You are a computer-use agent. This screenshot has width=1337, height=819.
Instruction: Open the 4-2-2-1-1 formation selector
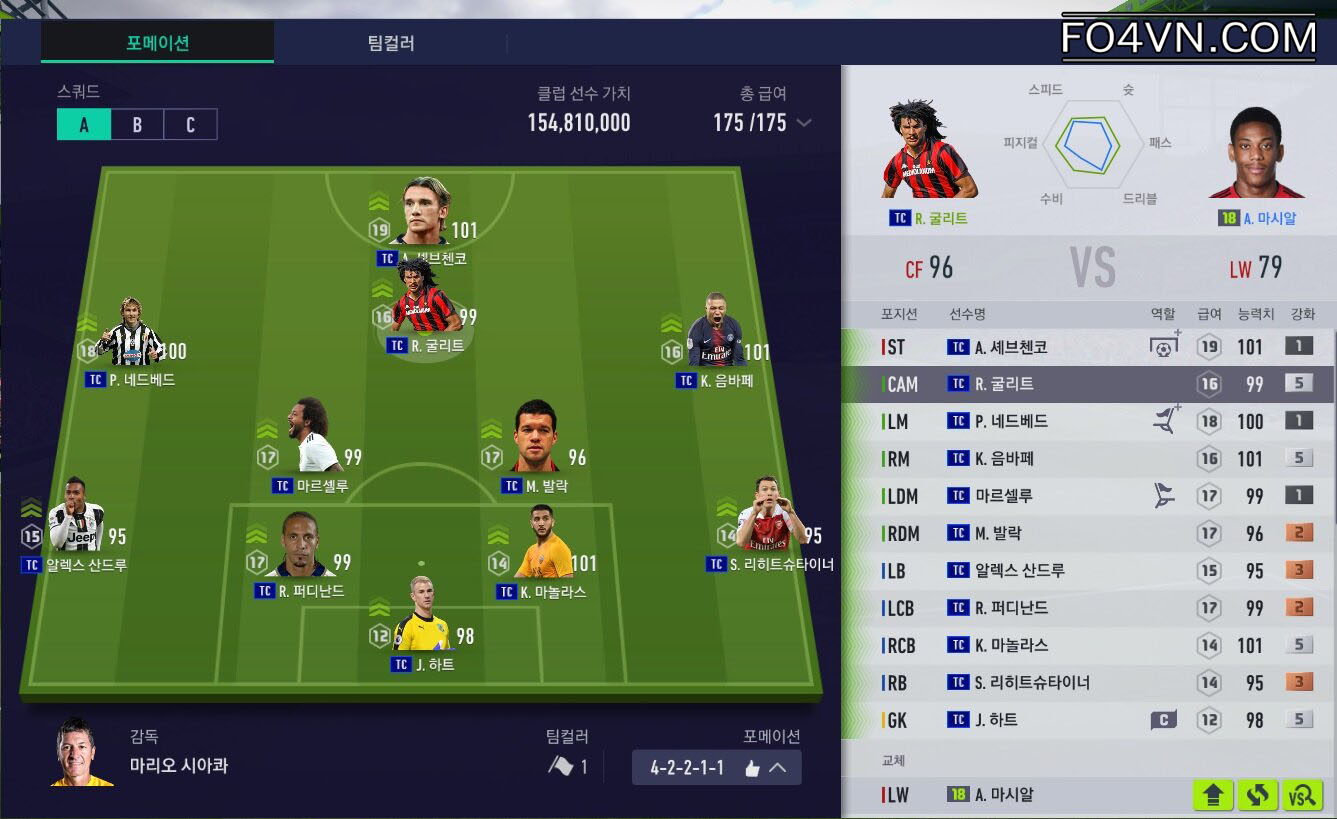[x=716, y=768]
